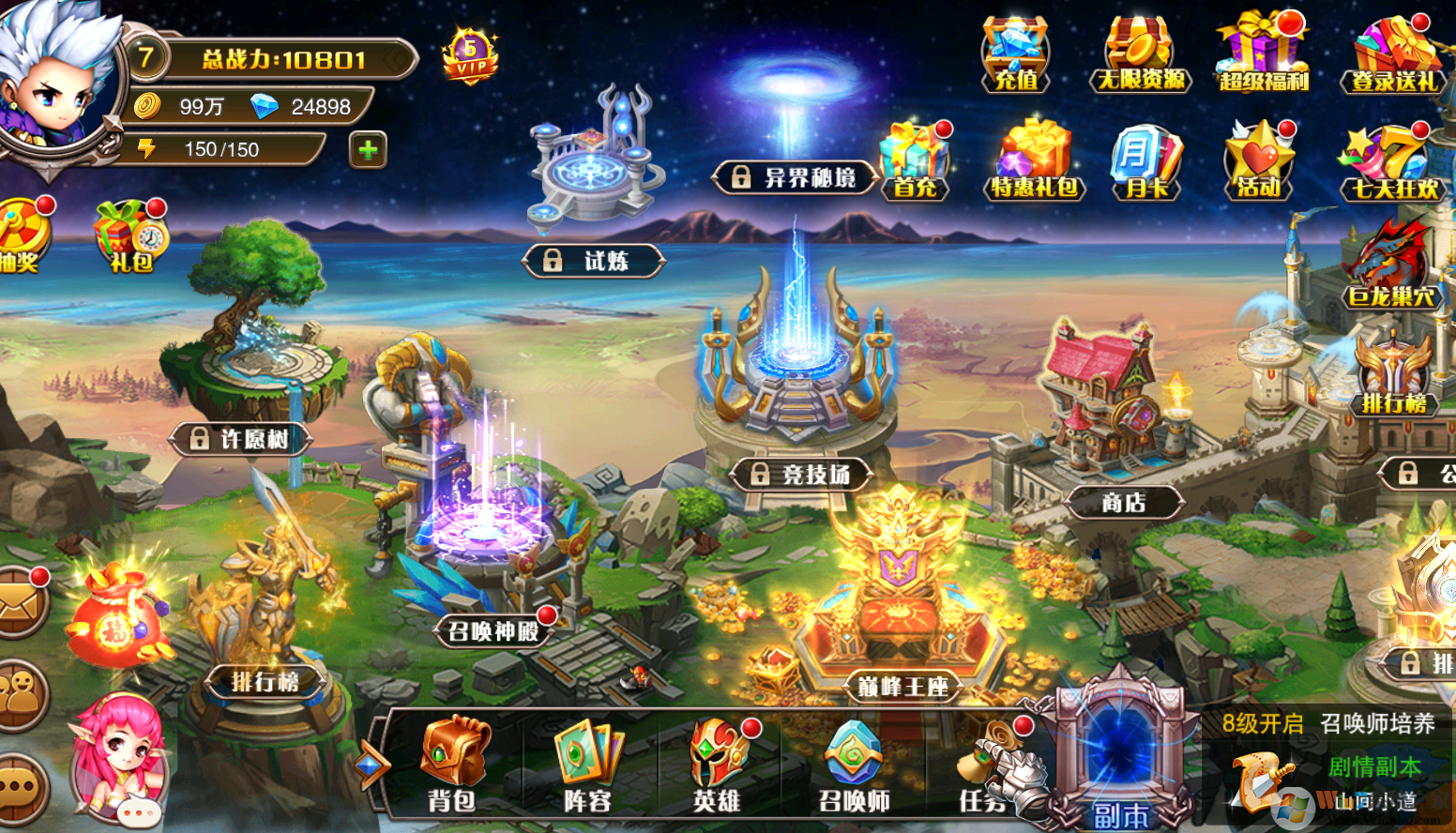Open the 英雄 heroes menu
Screen dimensions: 1456x833
pyautogui.click(x=718, y=765)
